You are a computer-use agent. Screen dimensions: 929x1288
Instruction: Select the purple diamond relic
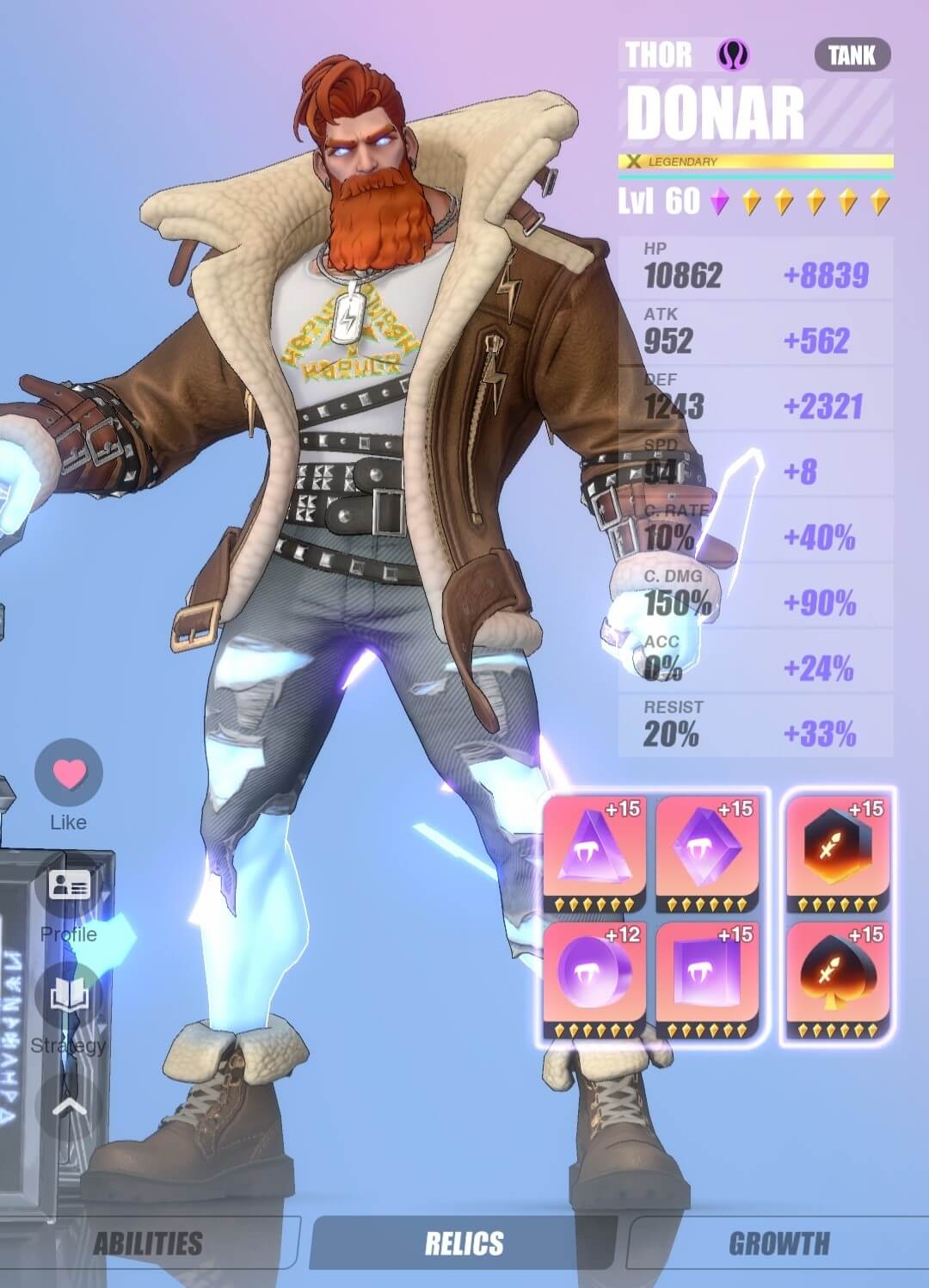pos(707,854)
